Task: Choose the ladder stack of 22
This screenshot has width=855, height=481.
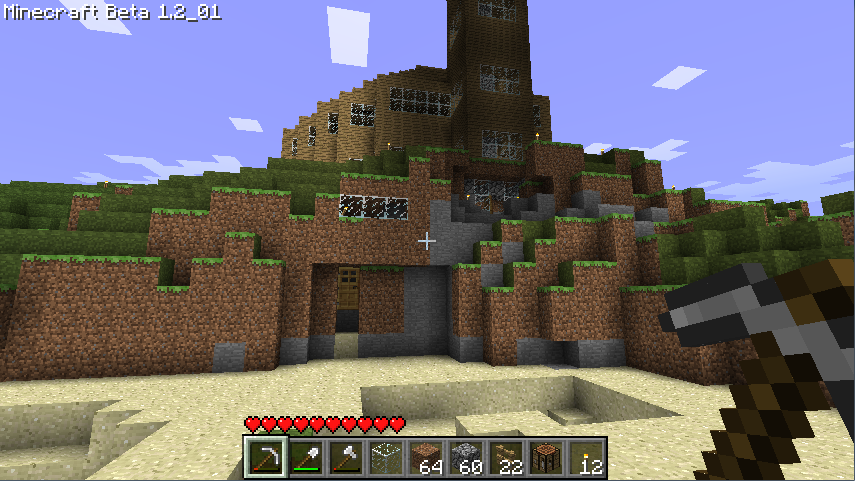Action: (x=505, y=458)
